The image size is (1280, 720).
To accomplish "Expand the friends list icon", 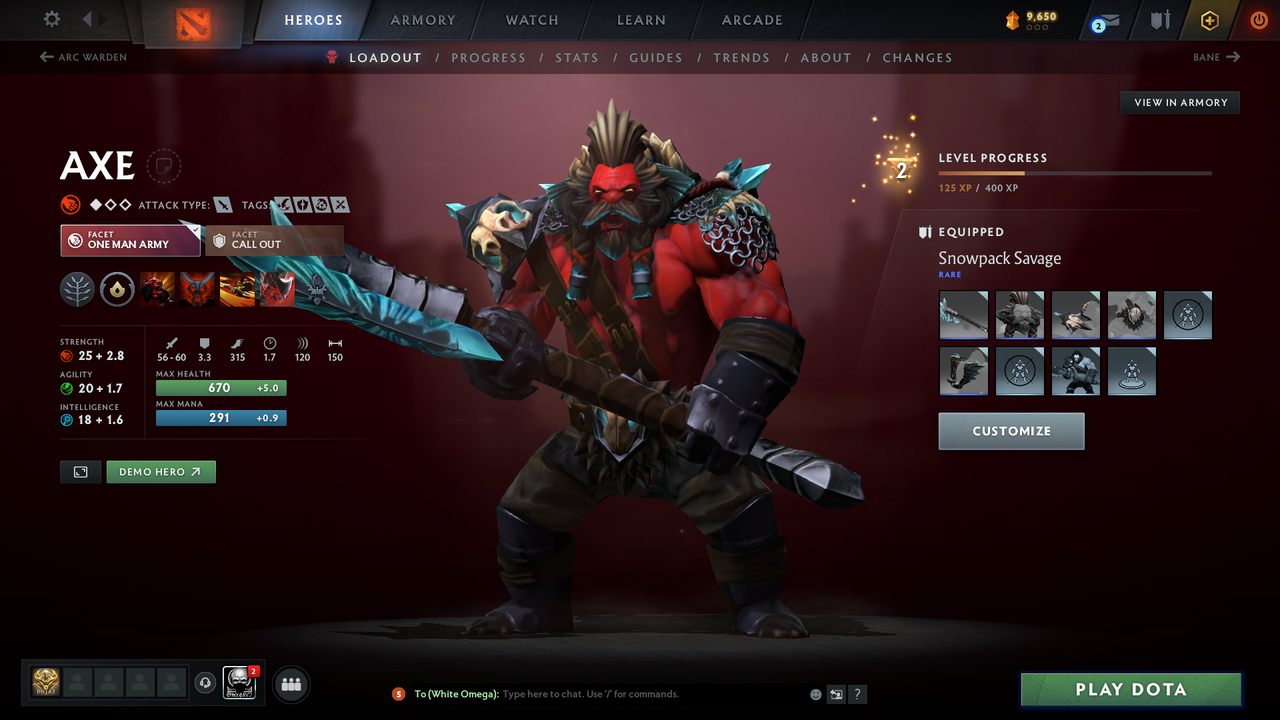I will [x=290, y=684].
